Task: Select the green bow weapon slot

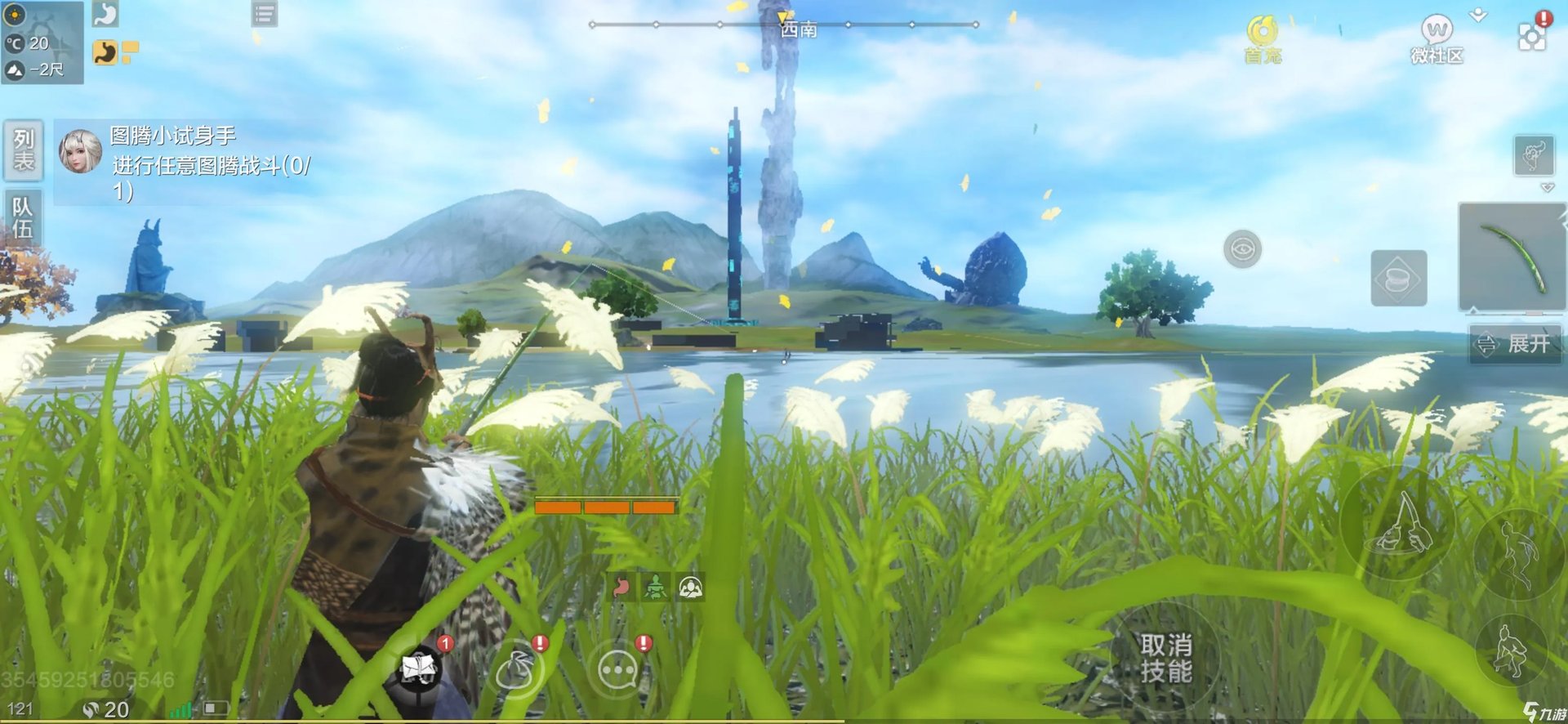Action: 1512,258
